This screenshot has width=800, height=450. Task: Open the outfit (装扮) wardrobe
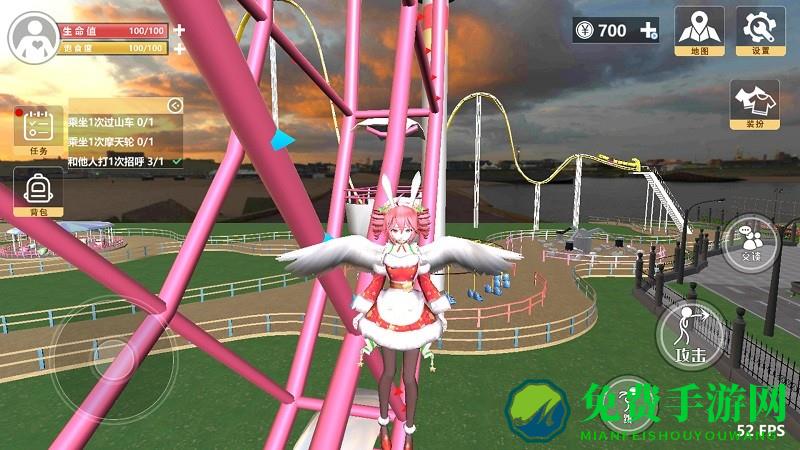coord(754,105)
